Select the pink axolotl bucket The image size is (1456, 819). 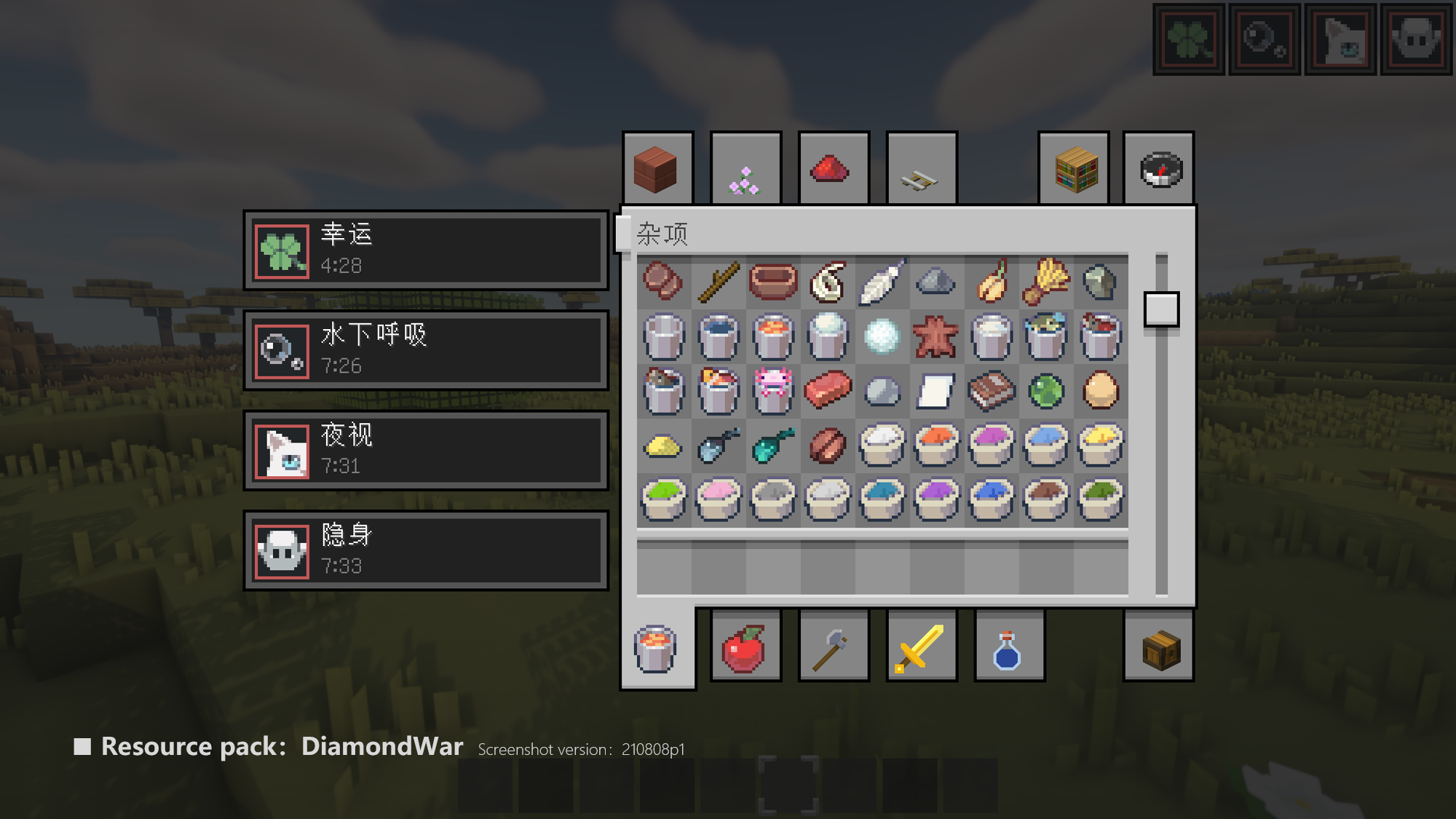(x=773, y=390)
